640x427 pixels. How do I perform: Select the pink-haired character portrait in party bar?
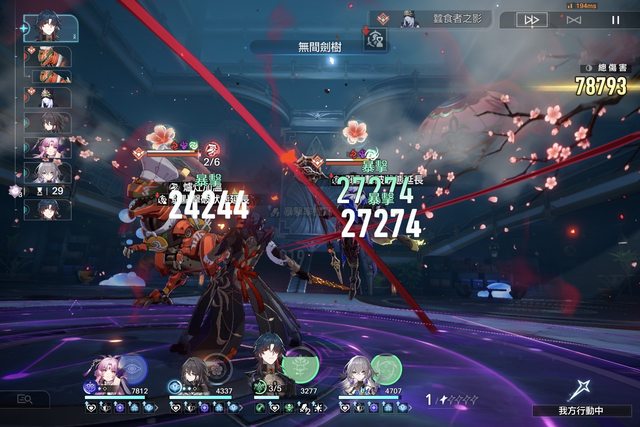(x=103, y=376)
